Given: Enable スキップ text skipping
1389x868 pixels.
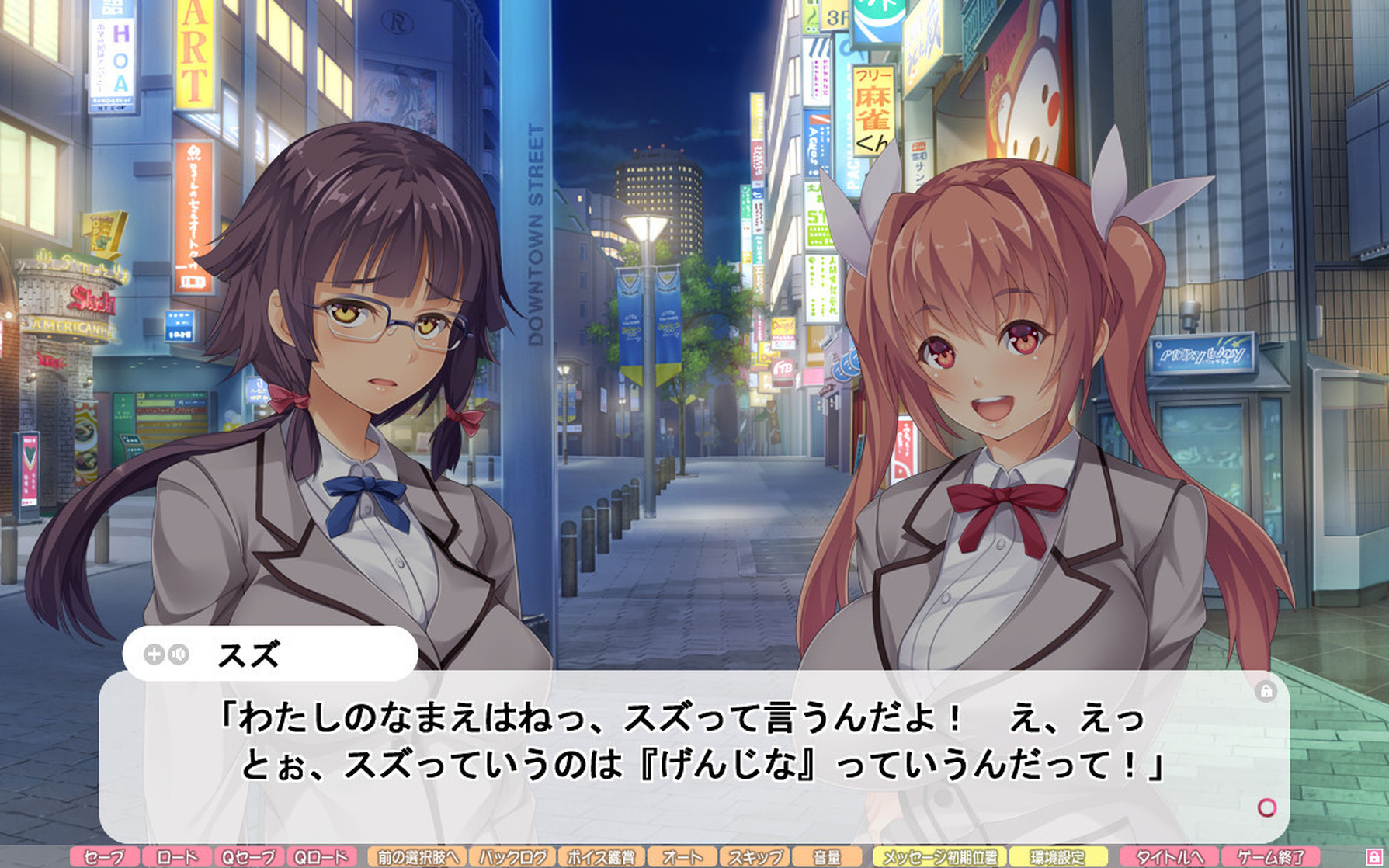Looking at the screenshot, I should (755, 857).
